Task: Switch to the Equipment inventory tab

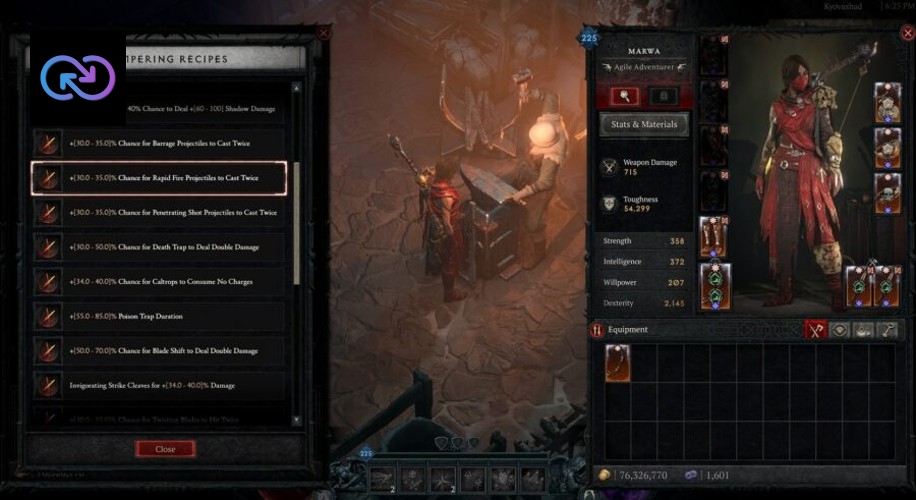Action: (x=816, y=329)
